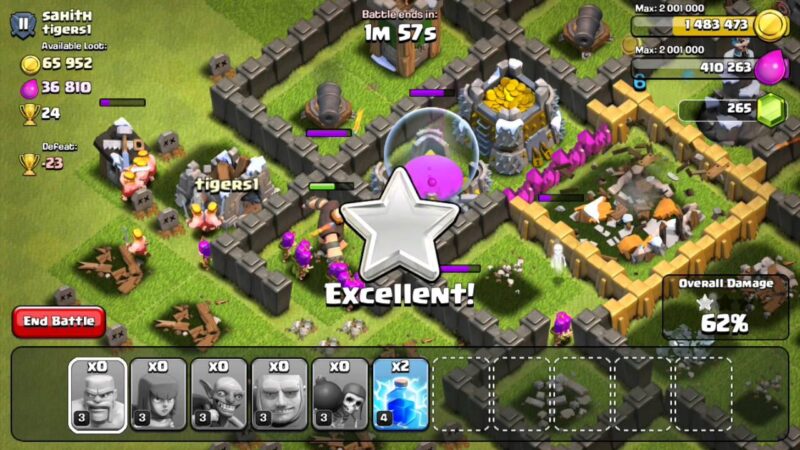
Task: Select the Barbarian troop slot
Action: [x=97, y=394]
